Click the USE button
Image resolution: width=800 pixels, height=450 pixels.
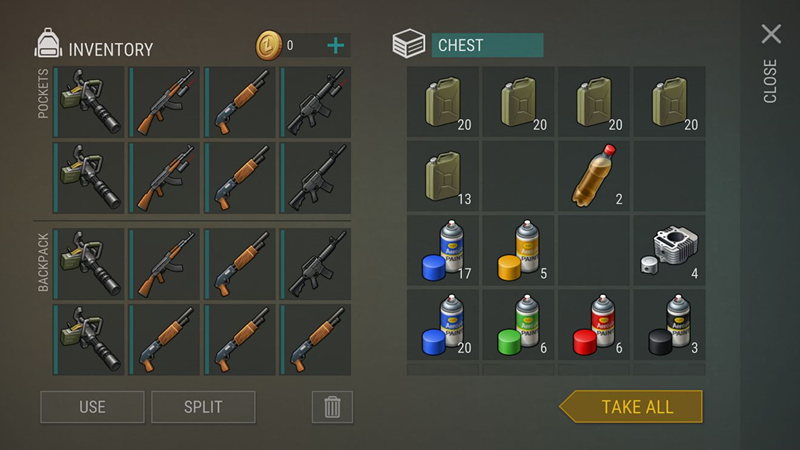coord(92,407)
